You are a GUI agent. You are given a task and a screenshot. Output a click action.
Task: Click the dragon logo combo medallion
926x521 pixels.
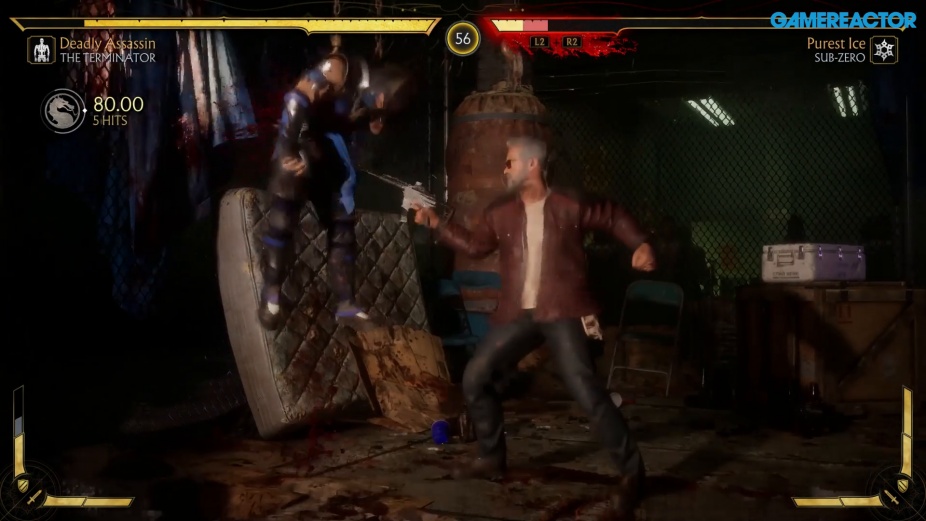[x=62, y=110]
